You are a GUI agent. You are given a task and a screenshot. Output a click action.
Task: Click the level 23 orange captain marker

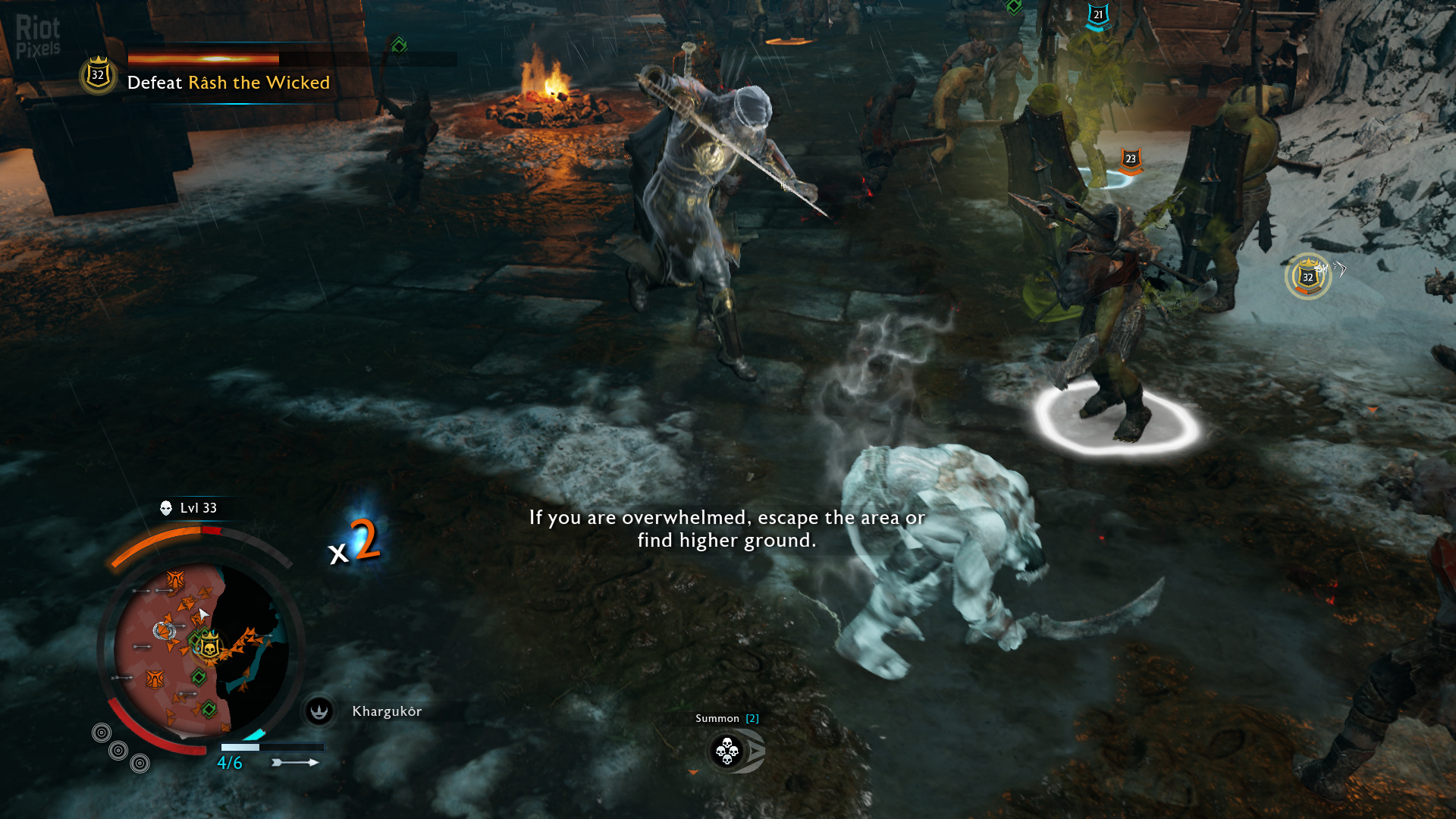pos(1130,160)
